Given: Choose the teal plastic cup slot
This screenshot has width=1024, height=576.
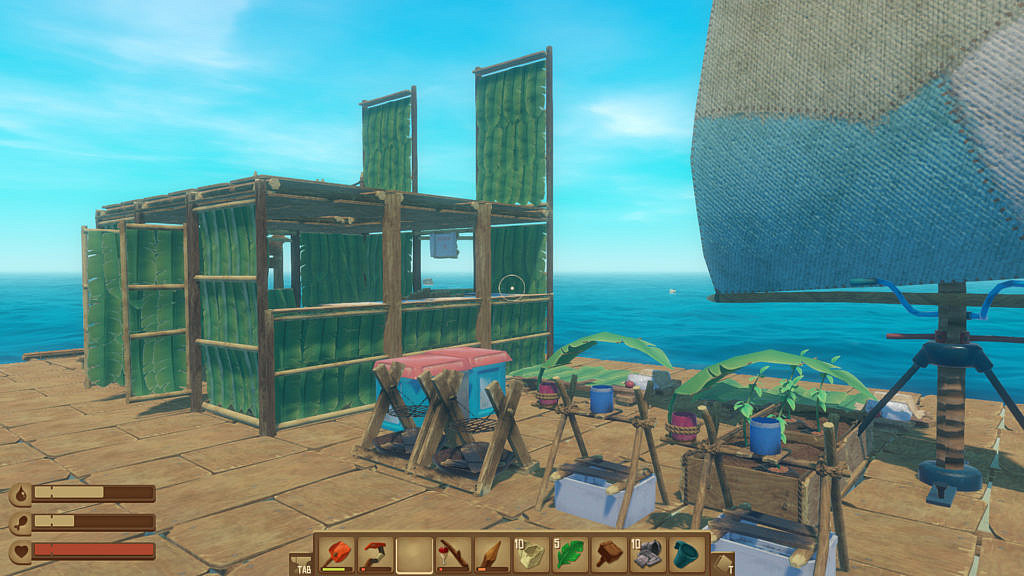Looking at the screenshot, I should tap(687, 555).
